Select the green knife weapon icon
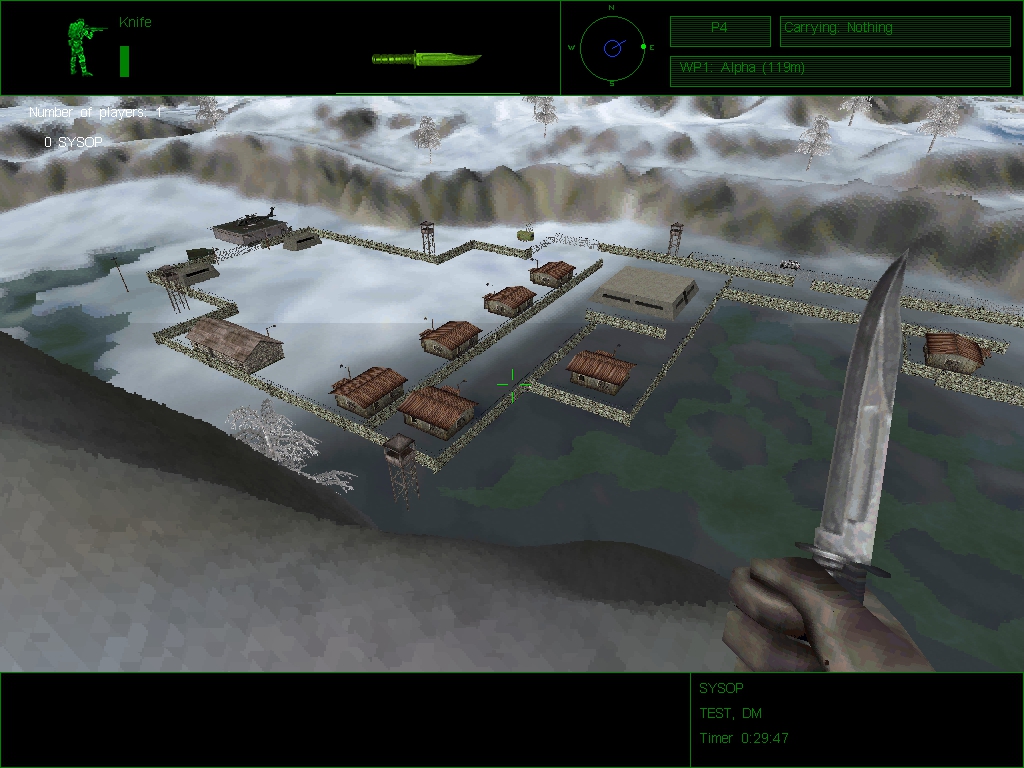Screen dimensions: 1024x768 pos(426,59)
